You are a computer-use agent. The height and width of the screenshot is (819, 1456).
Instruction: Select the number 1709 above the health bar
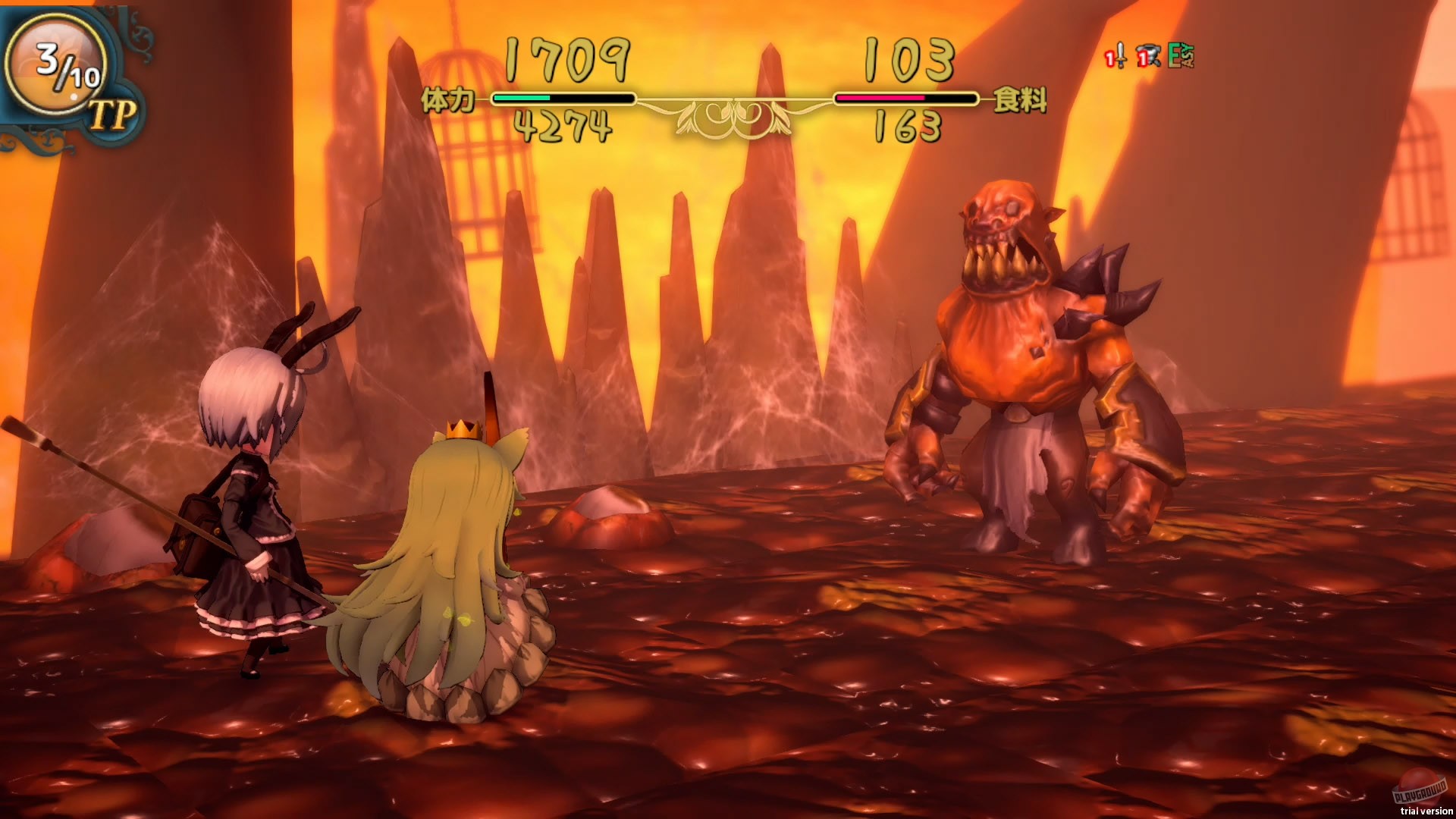(565, 59)
